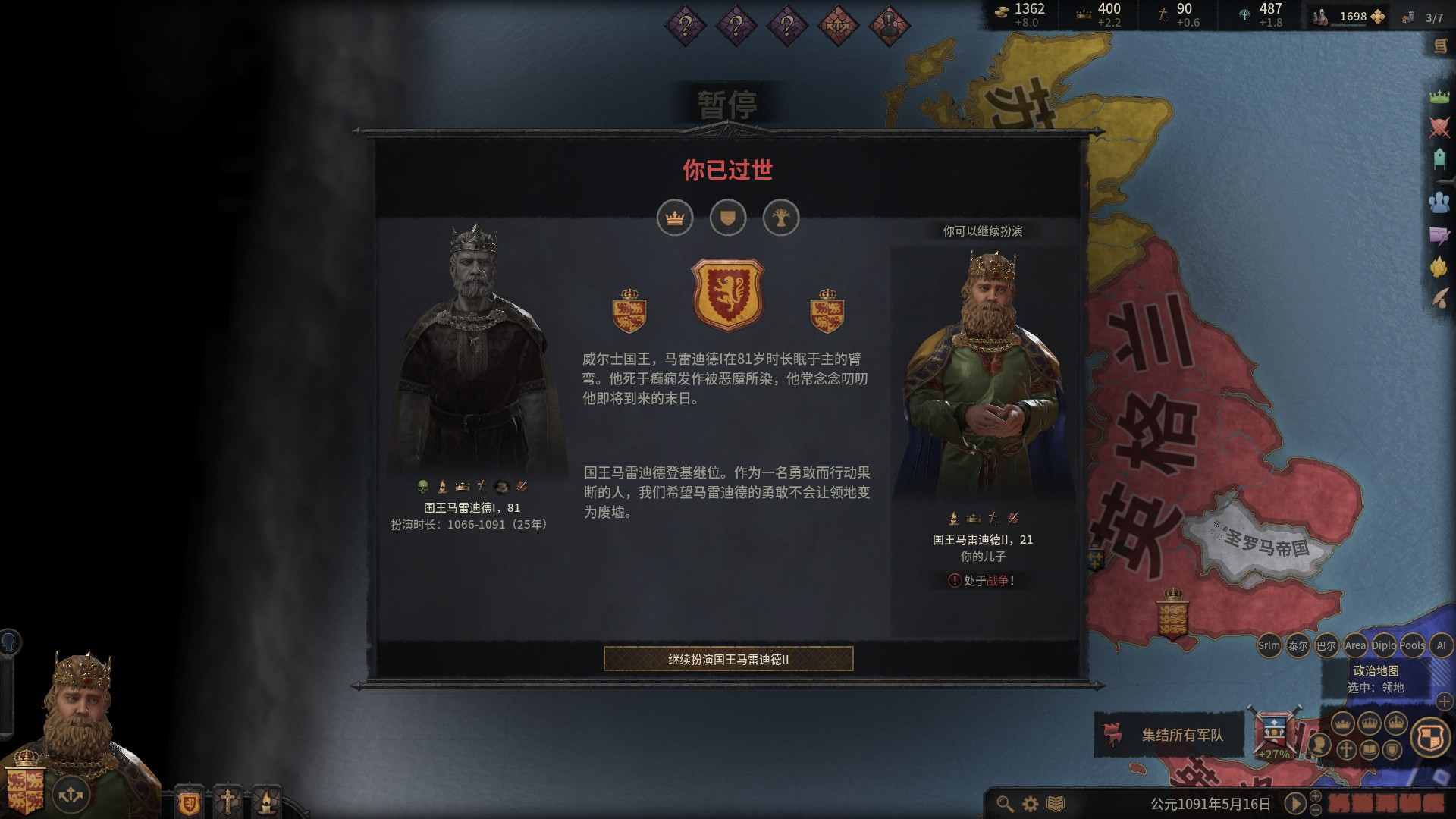
Task: Switch to the Diplo map mode
Action: (1383, 645)
